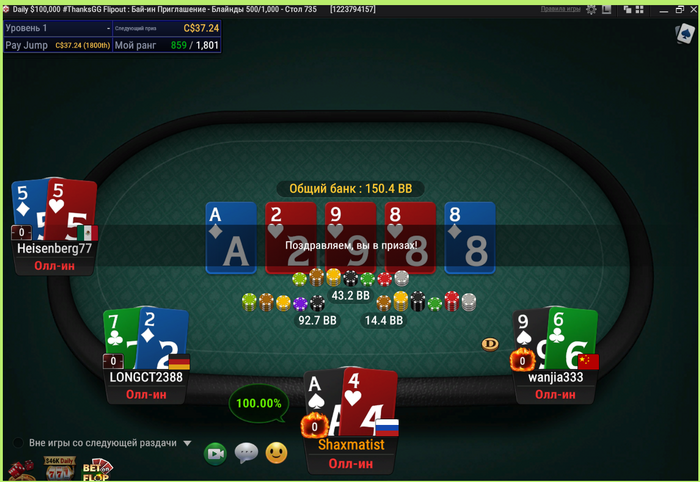
Task: Select LONGCT2388's player panel
Action: (x=146, y=377)
